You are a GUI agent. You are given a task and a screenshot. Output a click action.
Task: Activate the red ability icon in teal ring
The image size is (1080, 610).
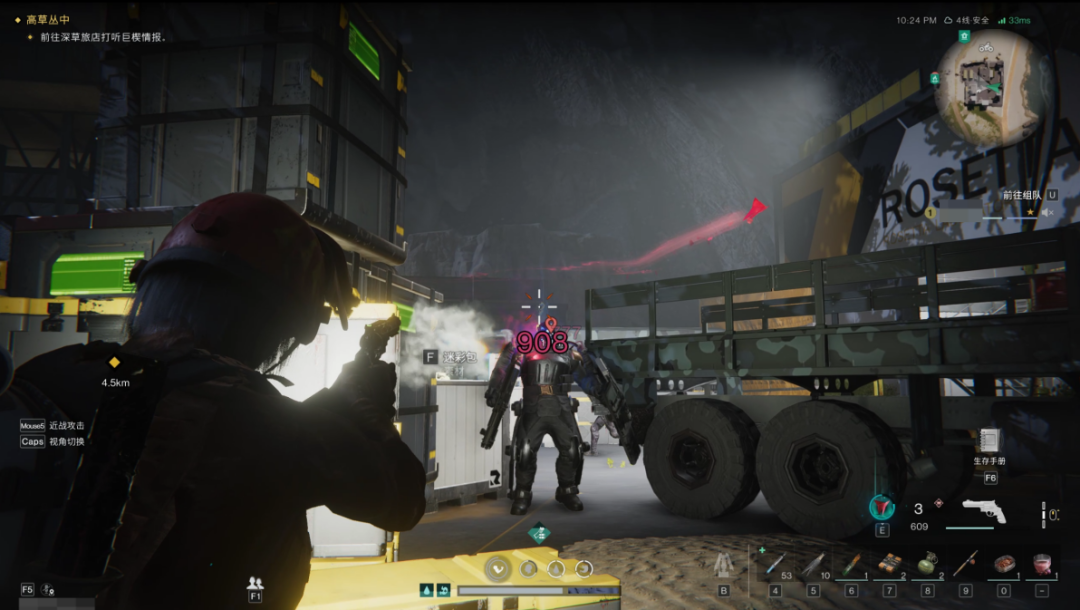pos(881,507)
